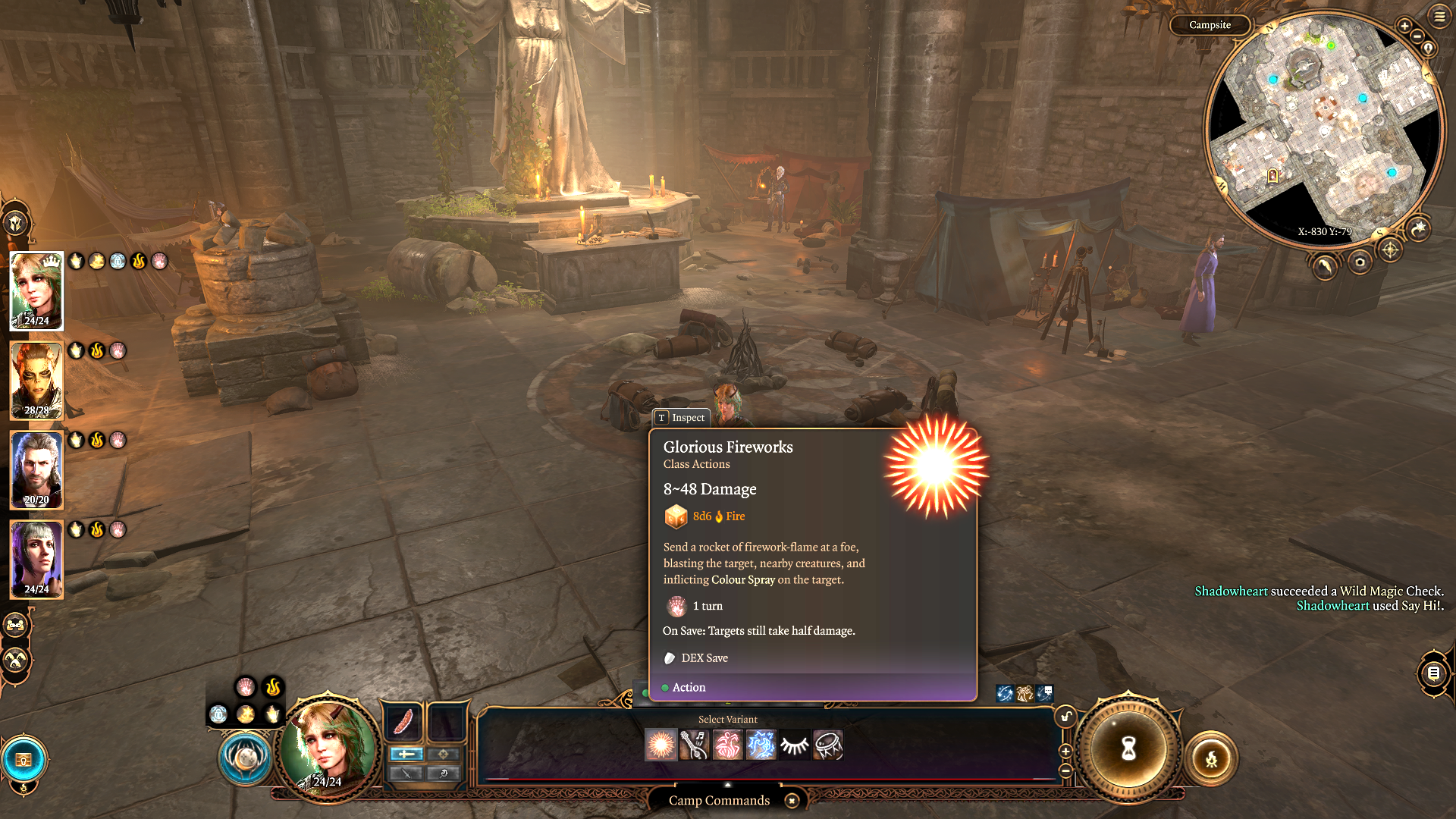
Task: Click the sausage item in weapon slot
Action: [403, 720]
